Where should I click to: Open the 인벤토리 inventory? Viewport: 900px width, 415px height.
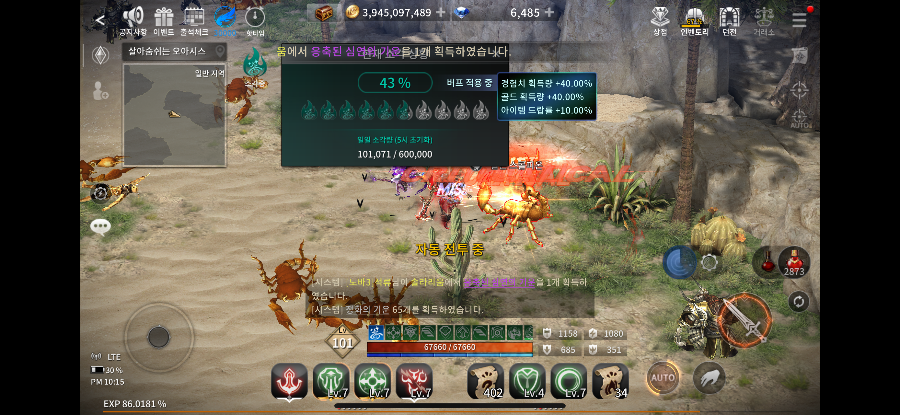[693, 19]
